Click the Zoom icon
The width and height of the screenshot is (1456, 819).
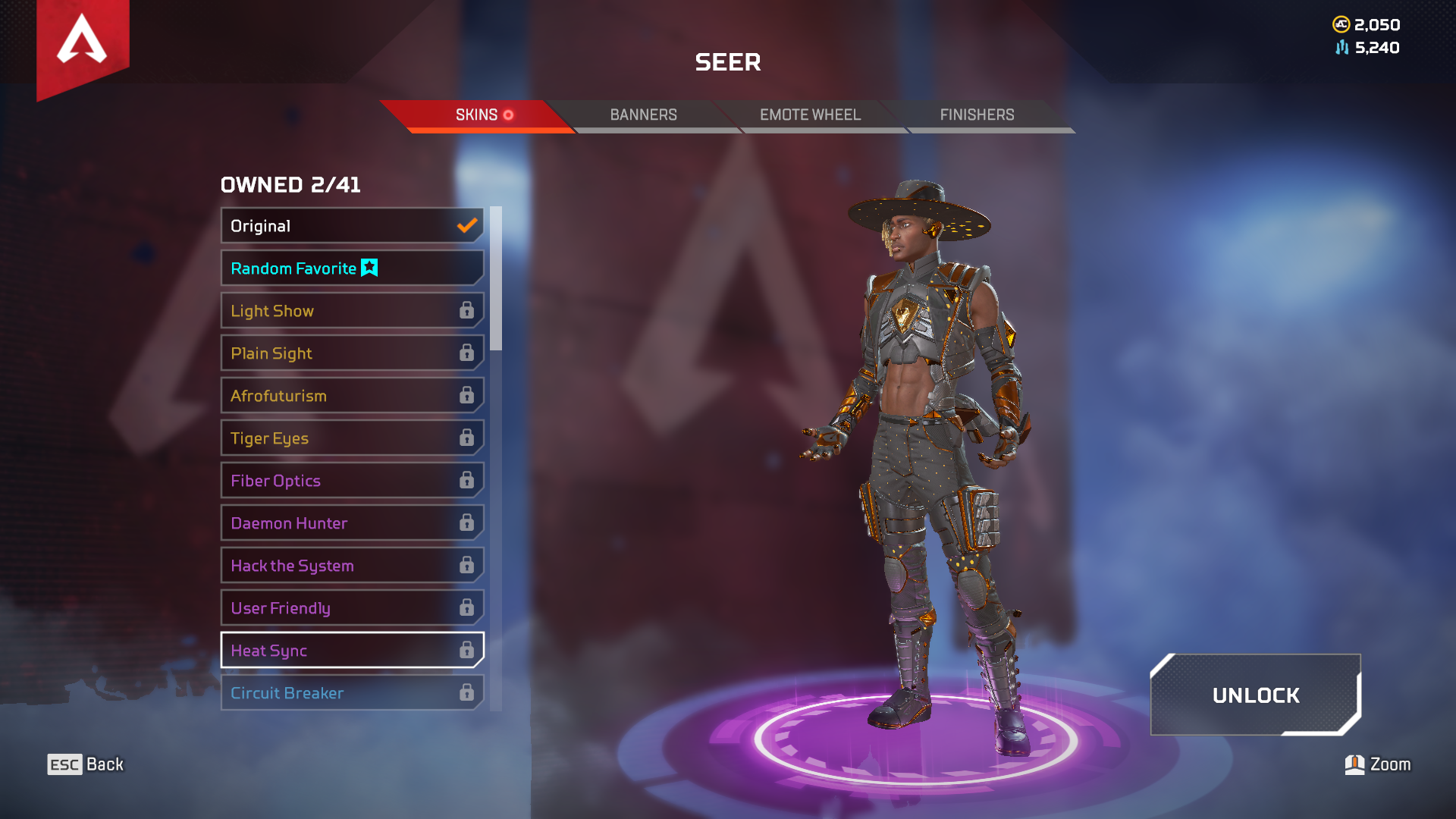click(1354, 764)
